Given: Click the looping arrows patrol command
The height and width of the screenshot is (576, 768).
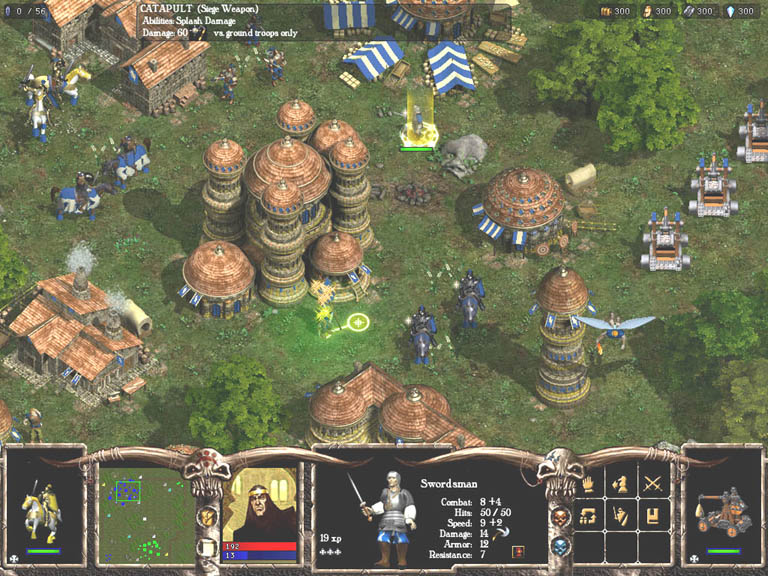Looking at the screenshot, I should [589, 517].
